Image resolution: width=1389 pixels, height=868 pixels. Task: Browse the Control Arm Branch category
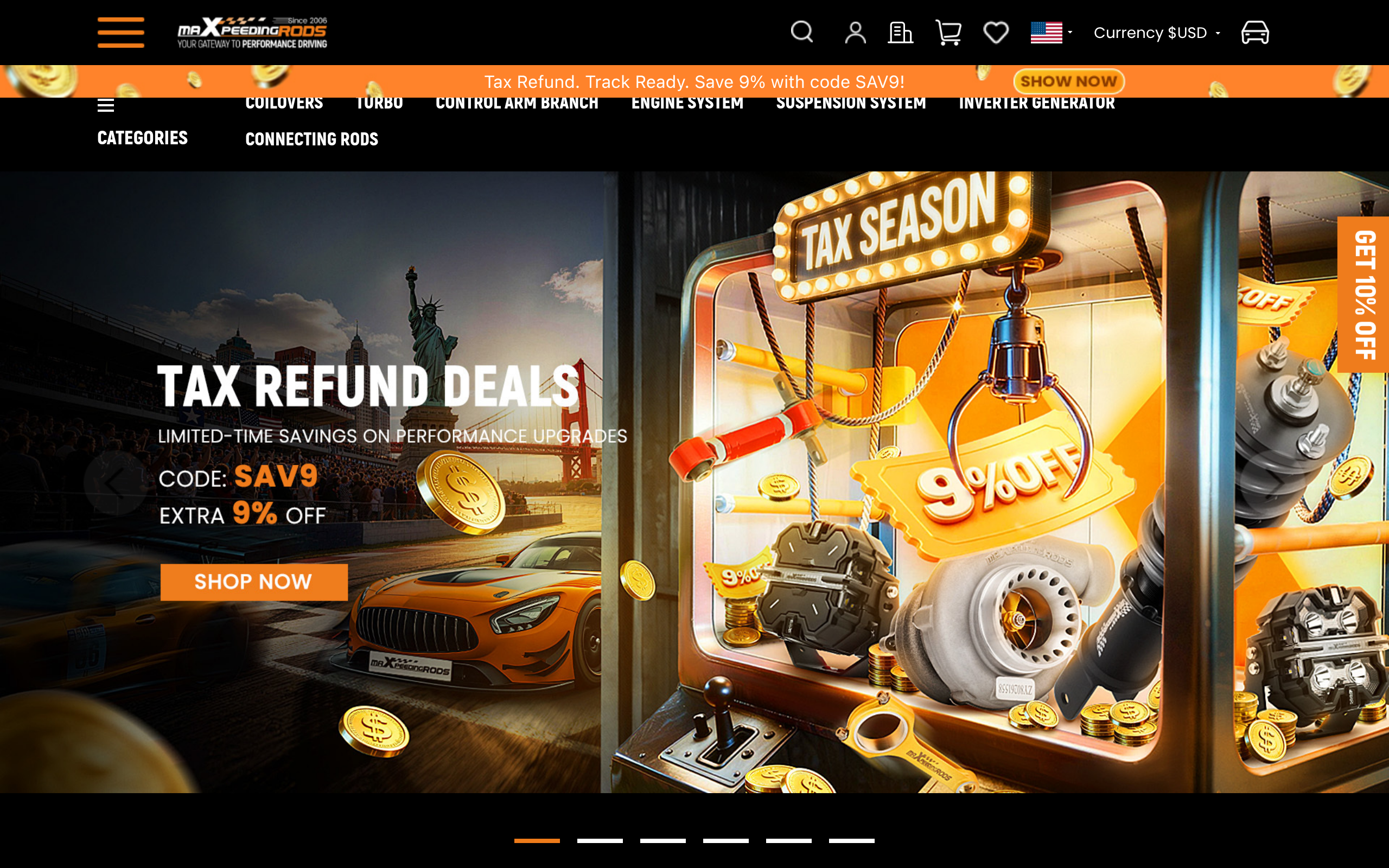(x=517, y=104)
